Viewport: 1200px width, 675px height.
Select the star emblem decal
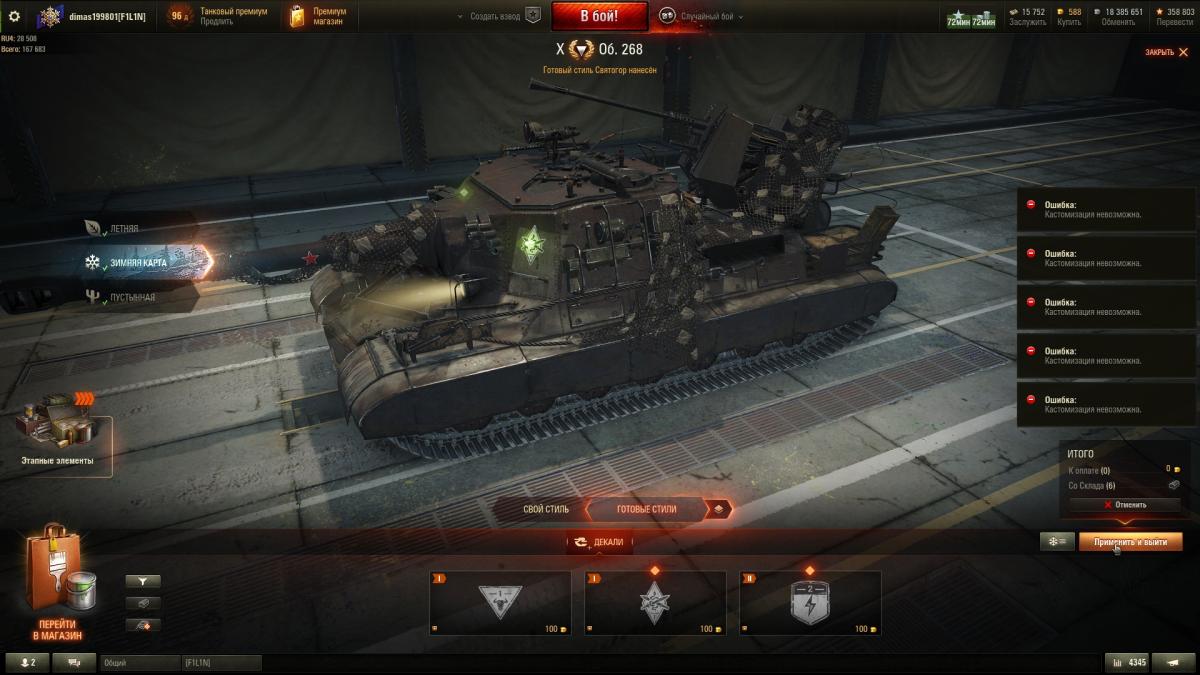click(655, 602)
